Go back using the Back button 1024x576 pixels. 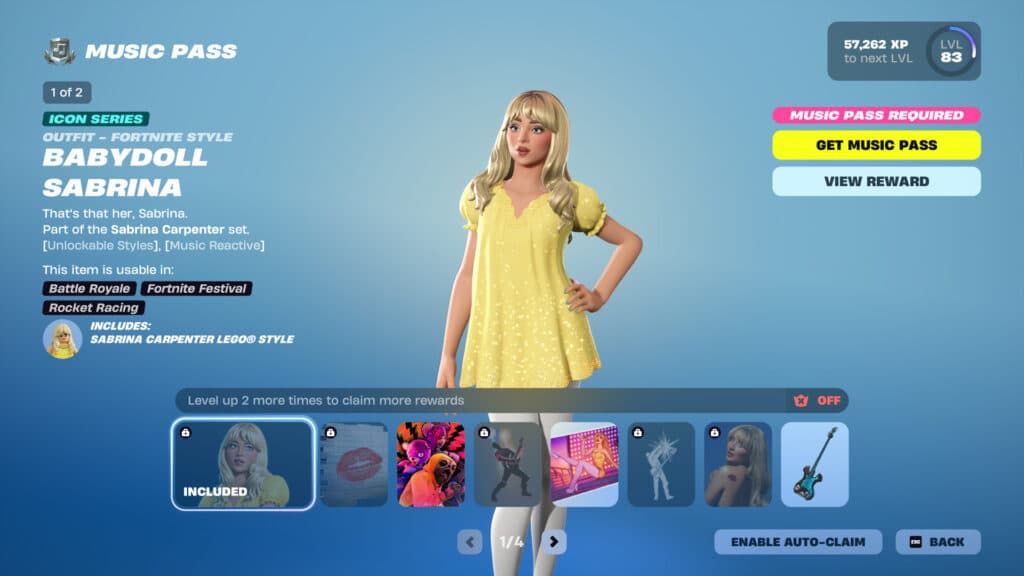(x=937, y=542)
